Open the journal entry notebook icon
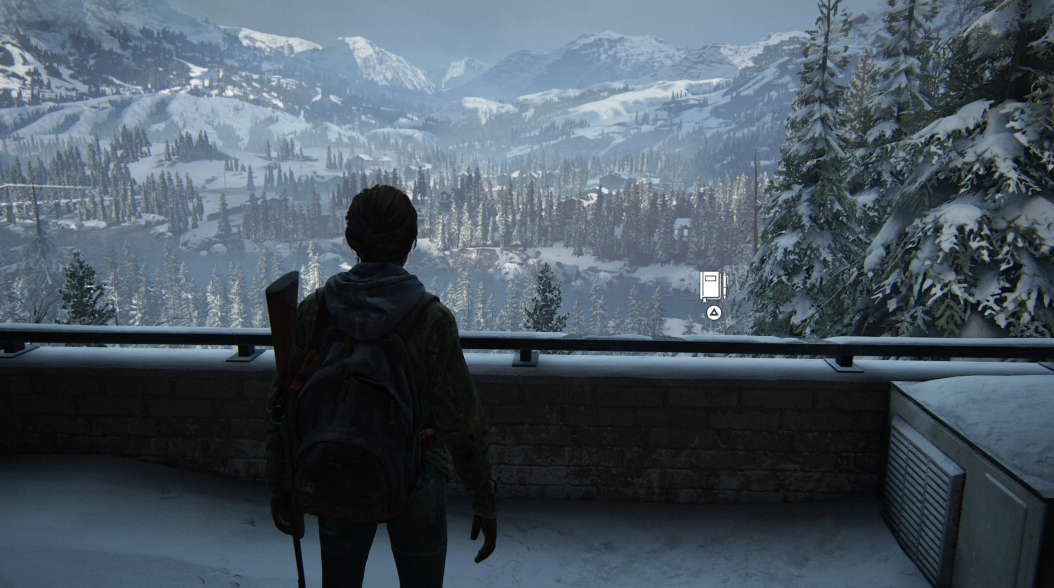Viewport: 1054px width, 588px height. tap(711, 285)
